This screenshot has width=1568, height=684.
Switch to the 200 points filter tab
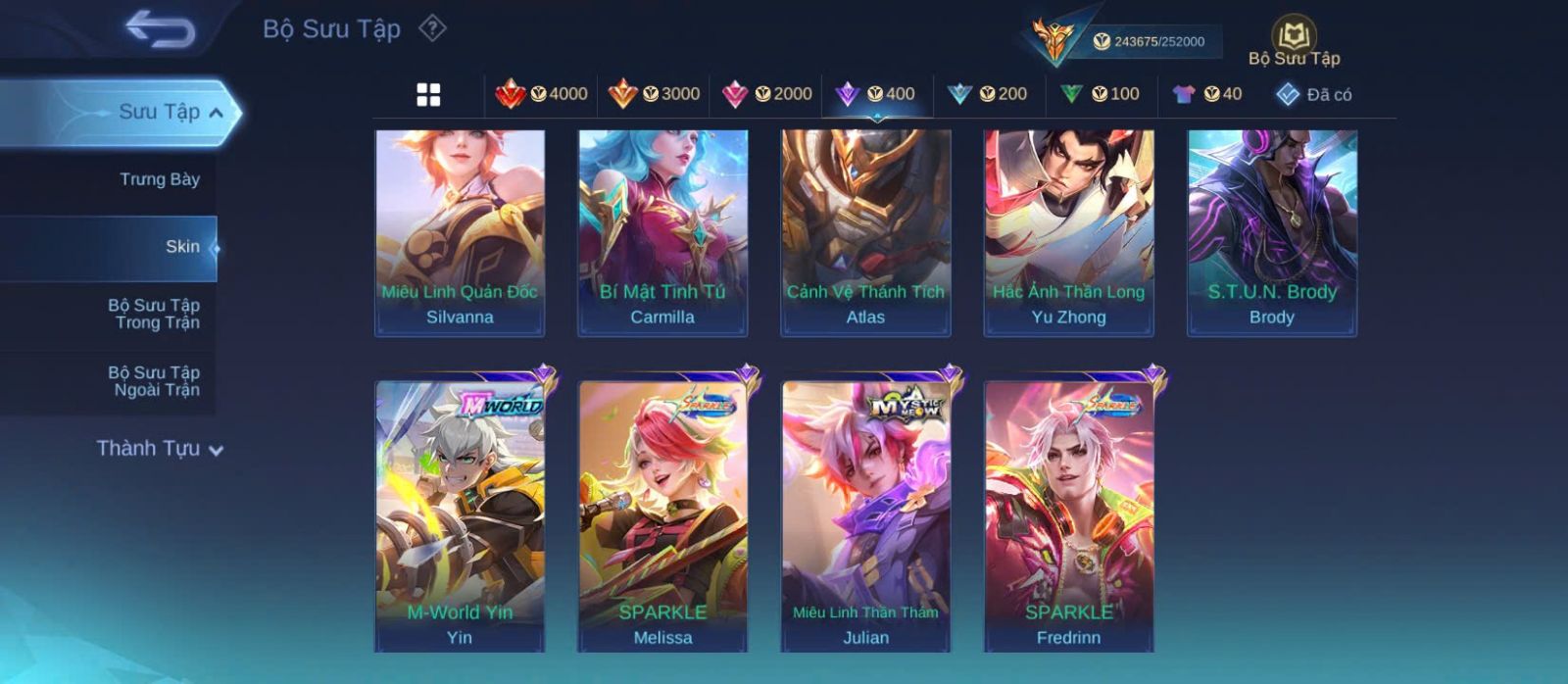pos(988,94)
